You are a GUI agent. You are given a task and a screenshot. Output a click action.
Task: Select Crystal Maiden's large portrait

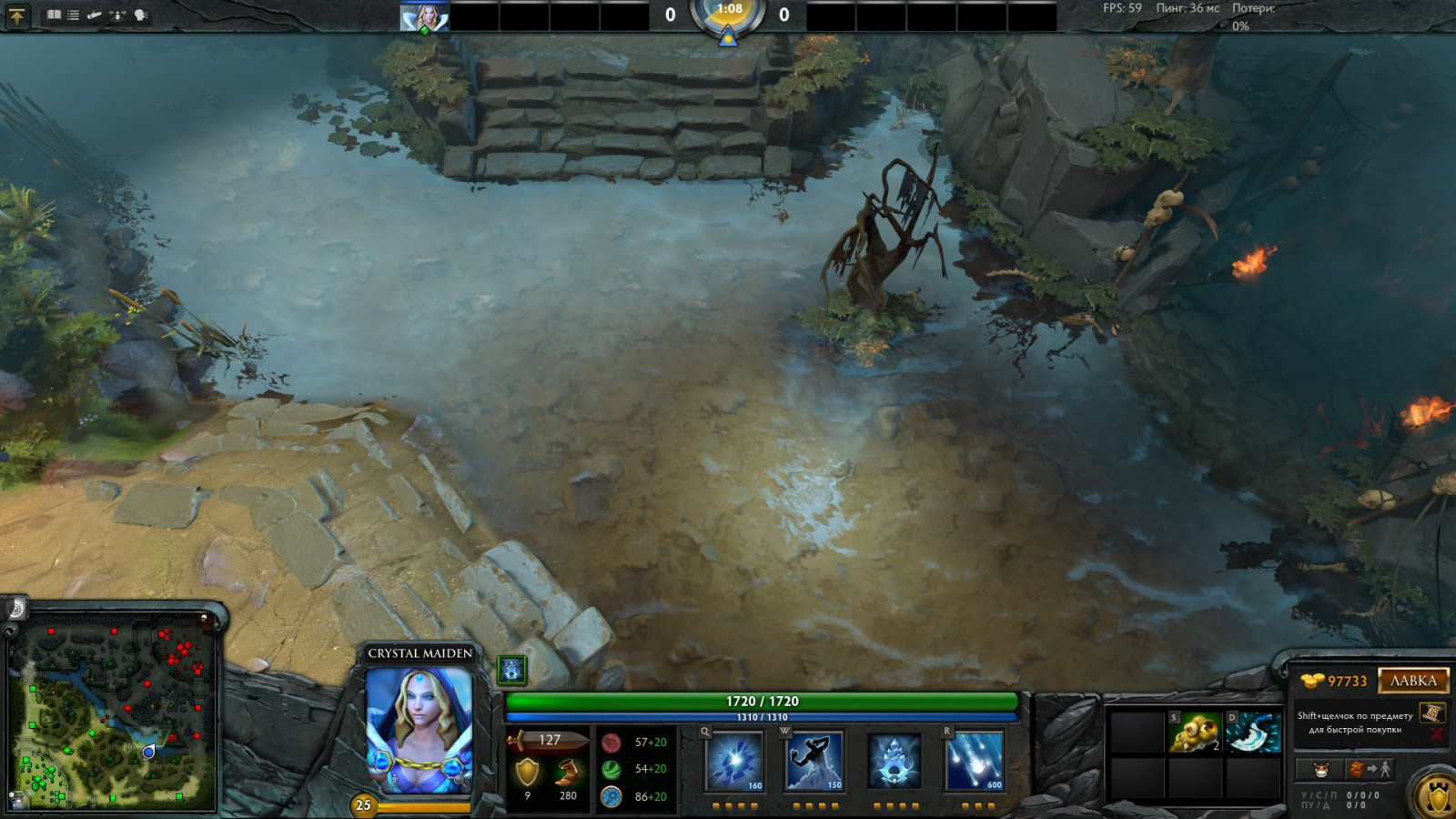point(420,730)
